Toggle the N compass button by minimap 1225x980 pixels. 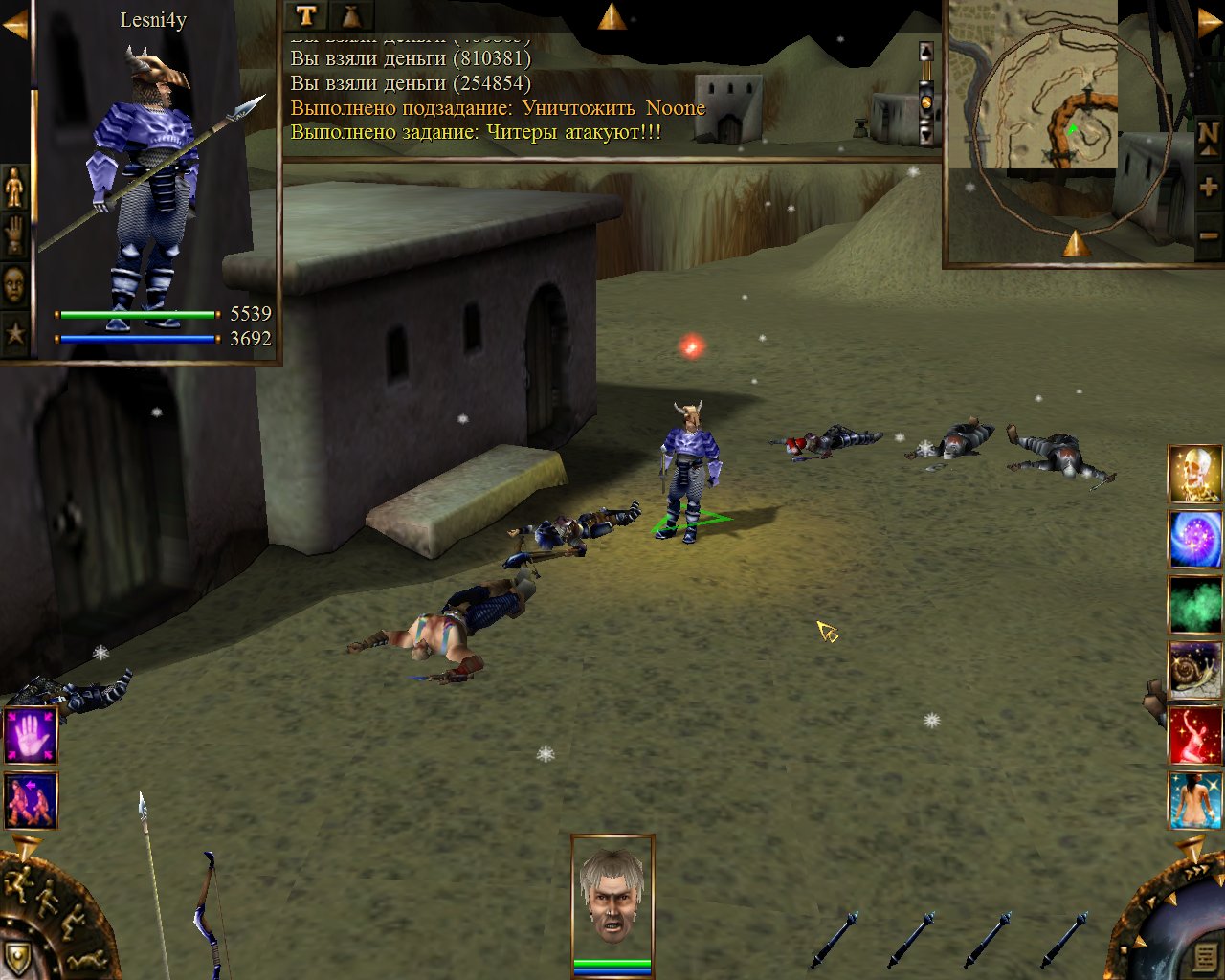click(x=1208, y=136)
